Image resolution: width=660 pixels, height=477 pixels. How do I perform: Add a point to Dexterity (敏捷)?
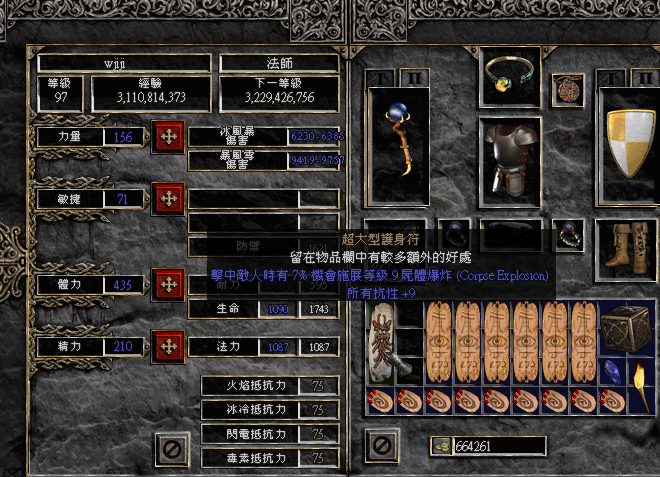point(167,198)
